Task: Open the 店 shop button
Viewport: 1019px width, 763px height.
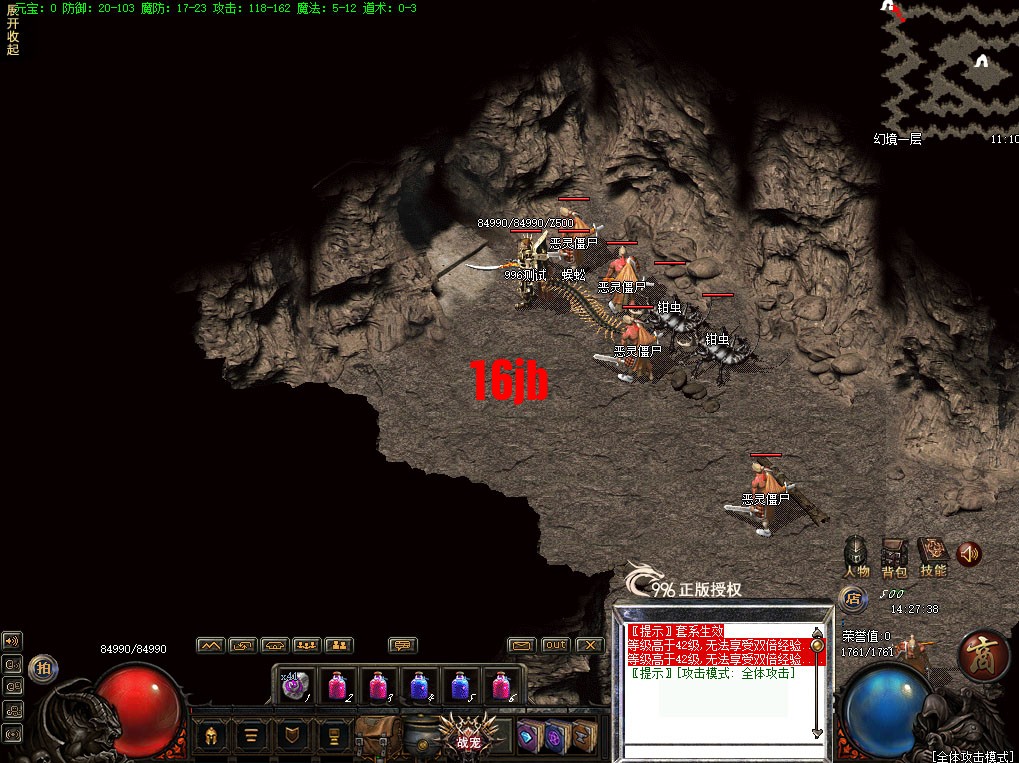Action: (x=852, y=599)
